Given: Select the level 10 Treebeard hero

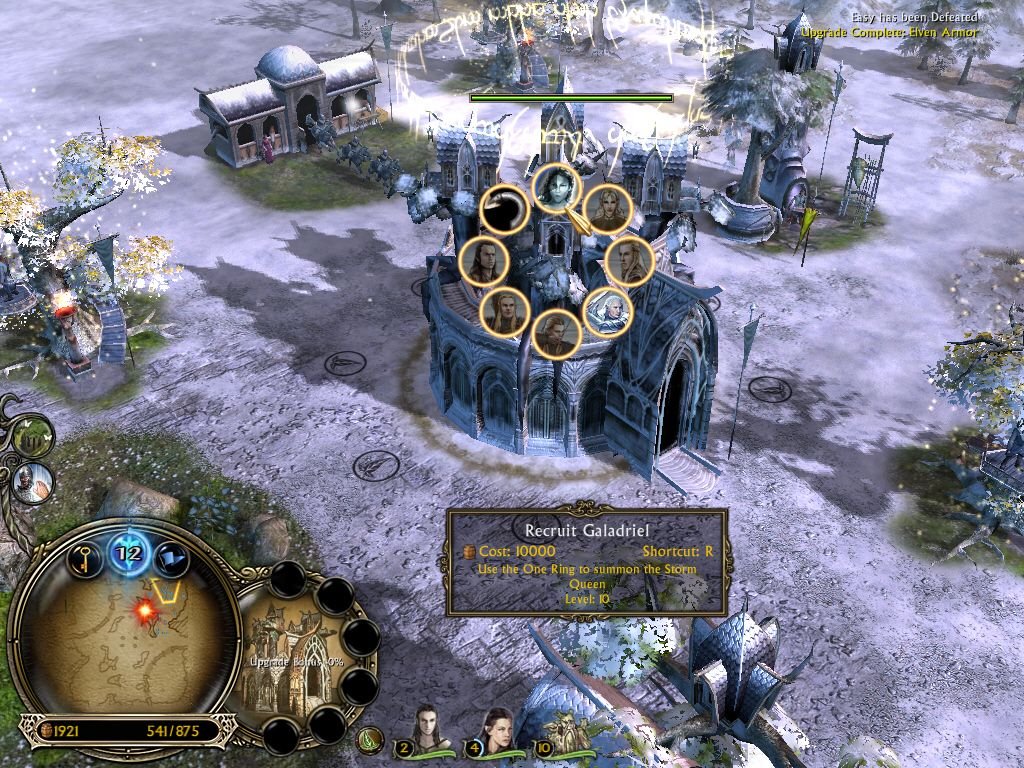Looking at the screenshot, I should [x=566, y=730].
